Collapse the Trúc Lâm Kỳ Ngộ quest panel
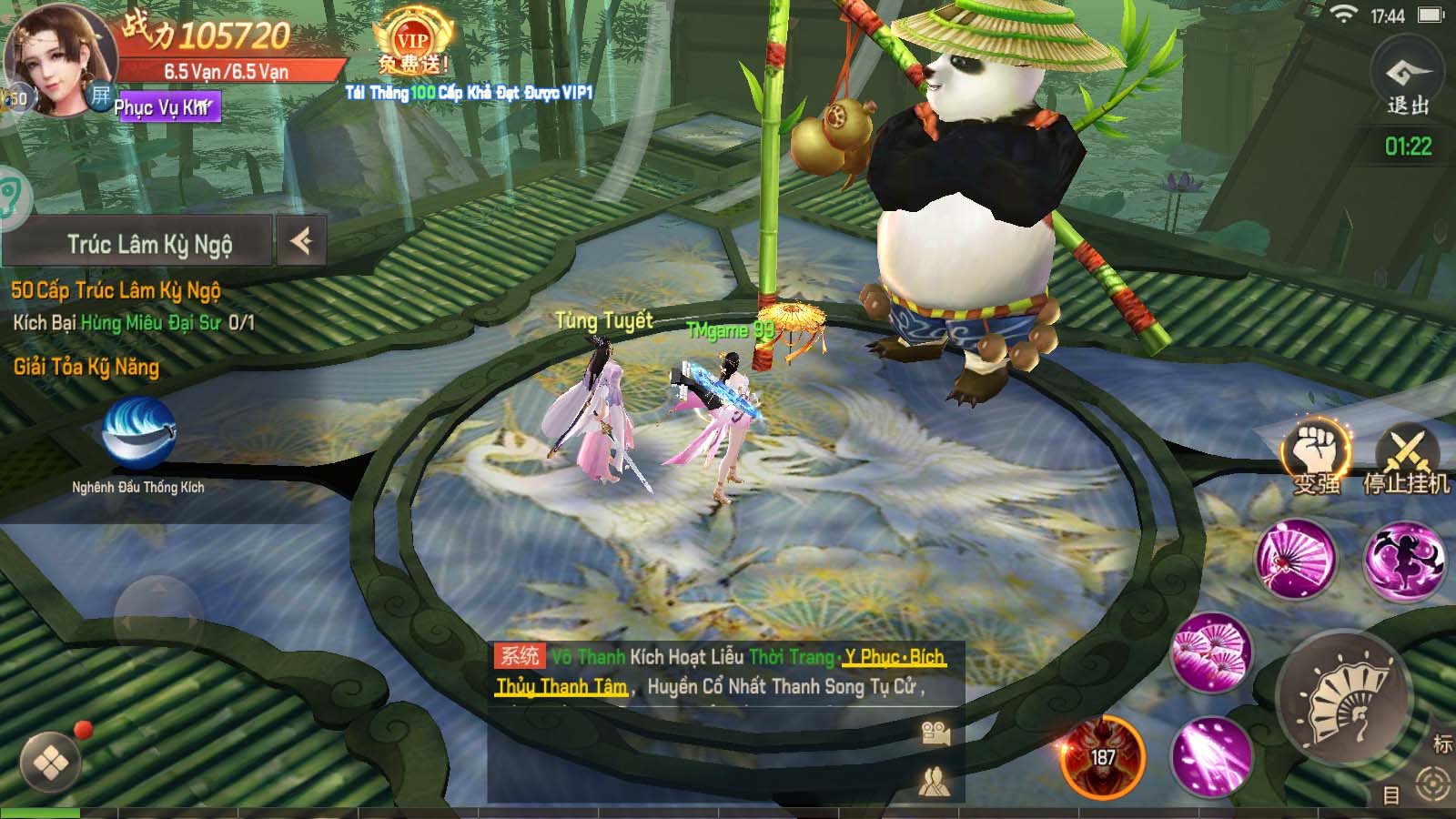 click(x=300, y=242)
